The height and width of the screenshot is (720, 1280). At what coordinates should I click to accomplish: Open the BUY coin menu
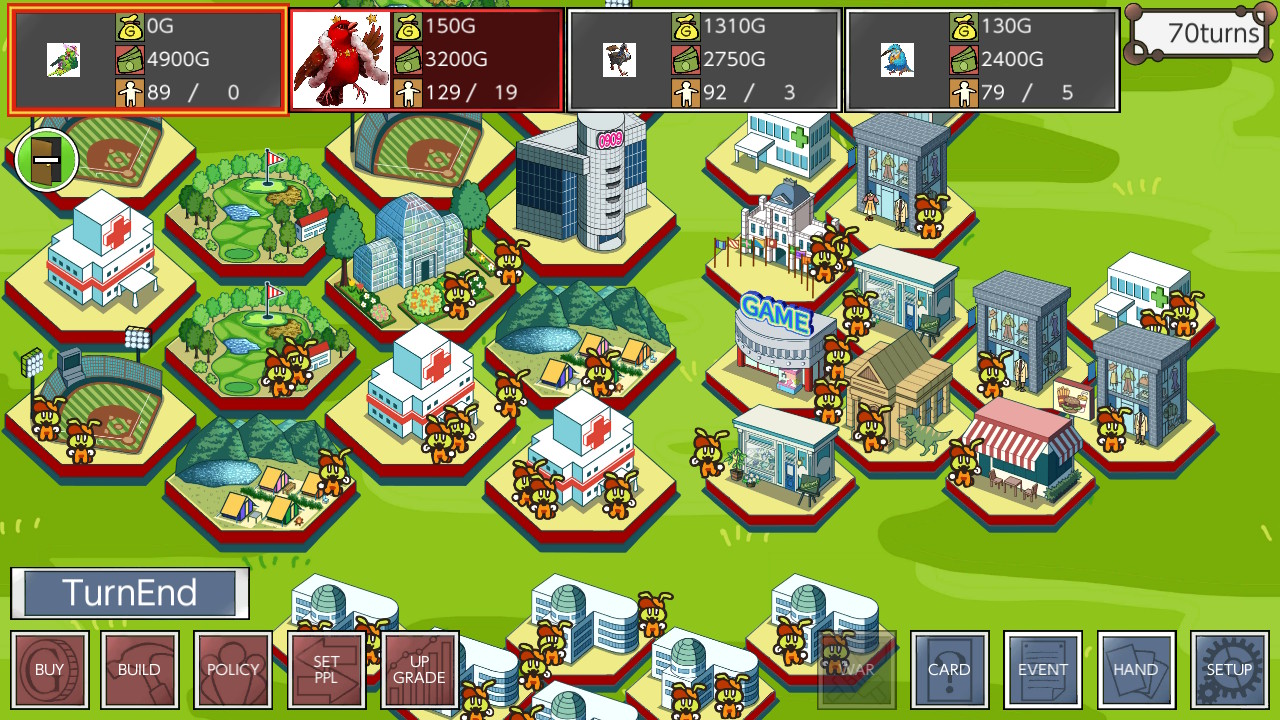[x=49, y=669]
